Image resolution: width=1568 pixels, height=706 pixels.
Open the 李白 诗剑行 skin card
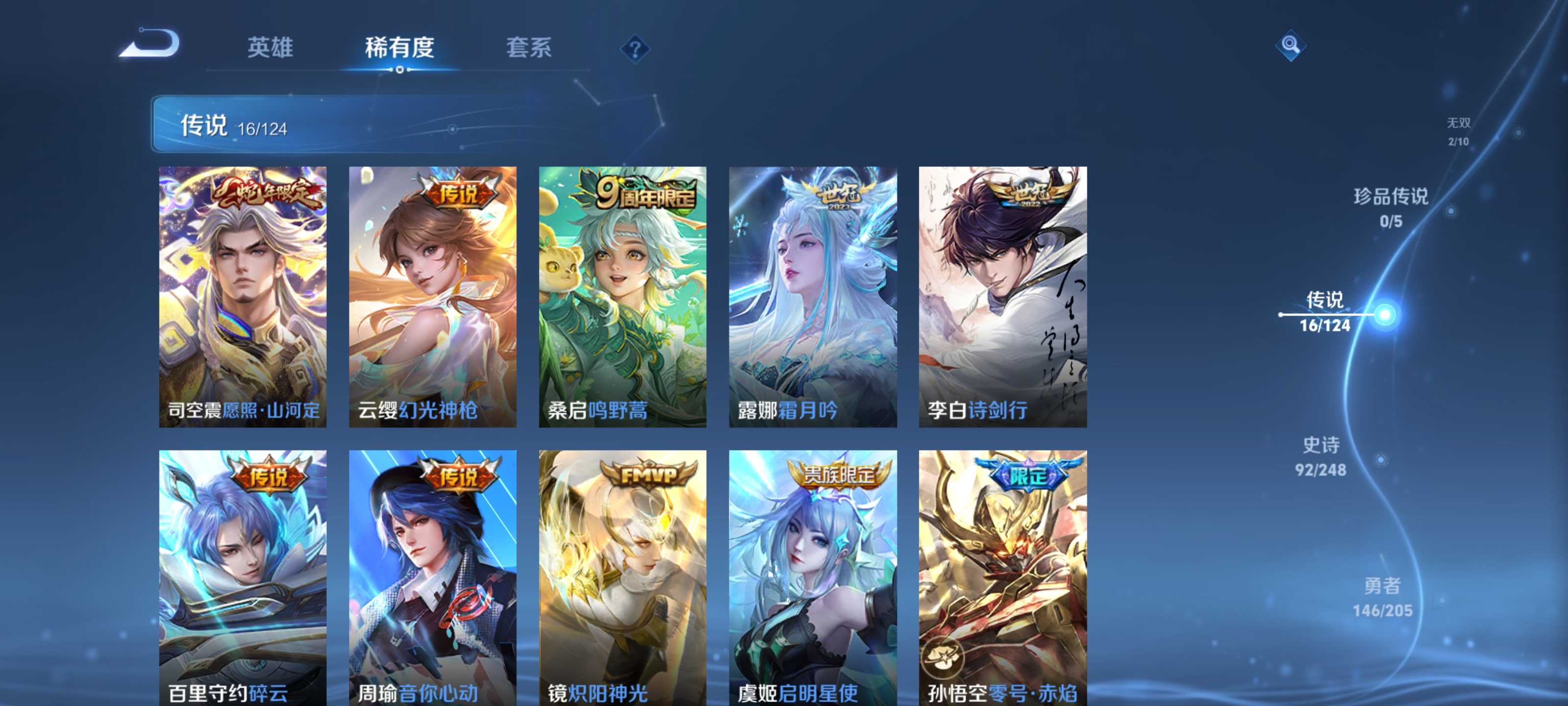pos(1003,297)
